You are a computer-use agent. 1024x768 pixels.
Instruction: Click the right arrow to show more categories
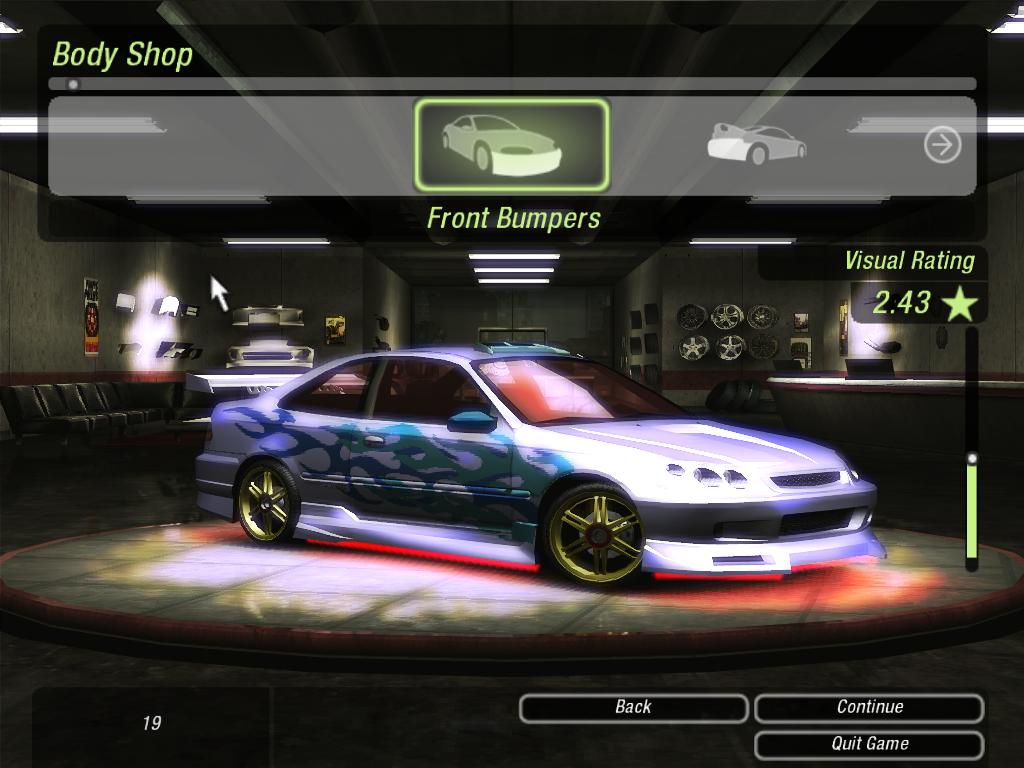pos(942,146)
